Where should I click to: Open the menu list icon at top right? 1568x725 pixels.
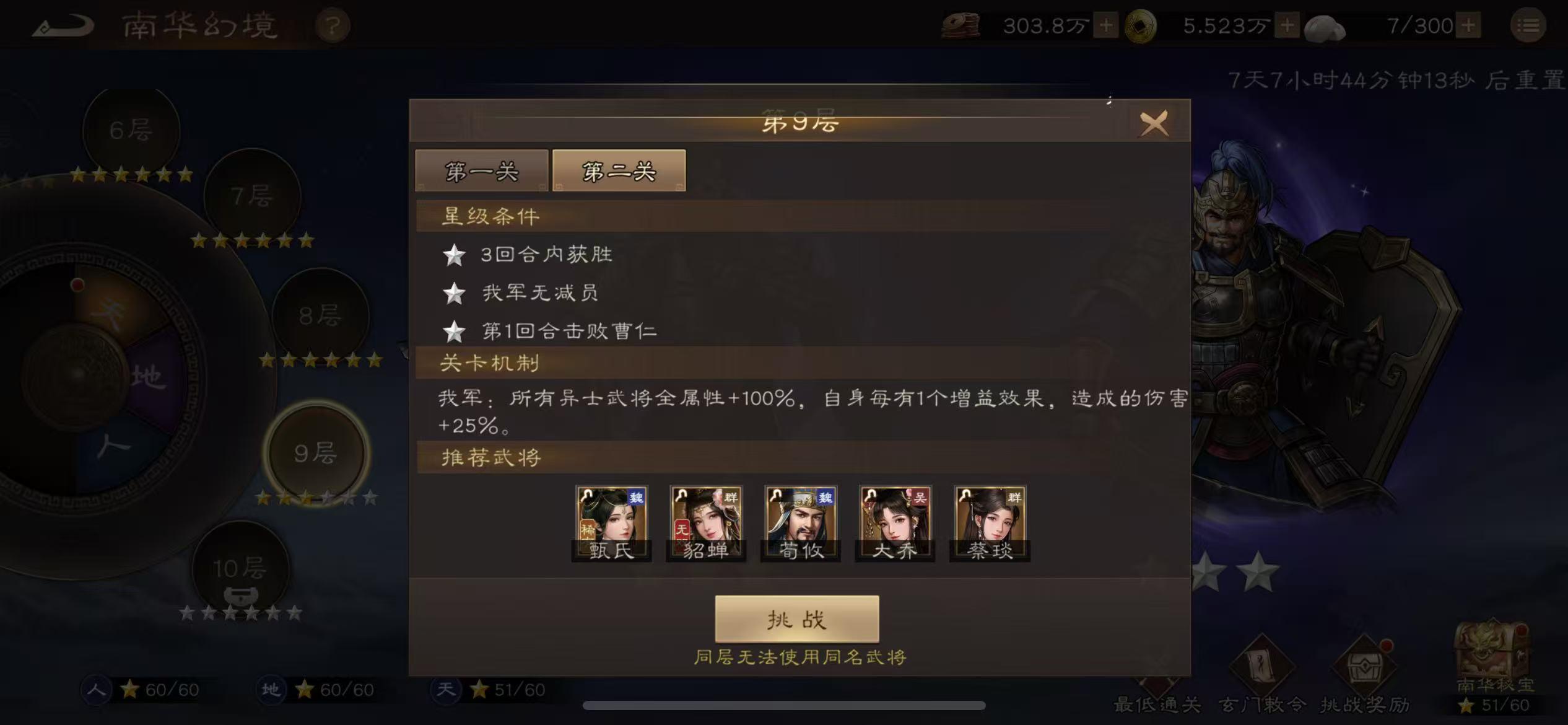point(1529,25)
